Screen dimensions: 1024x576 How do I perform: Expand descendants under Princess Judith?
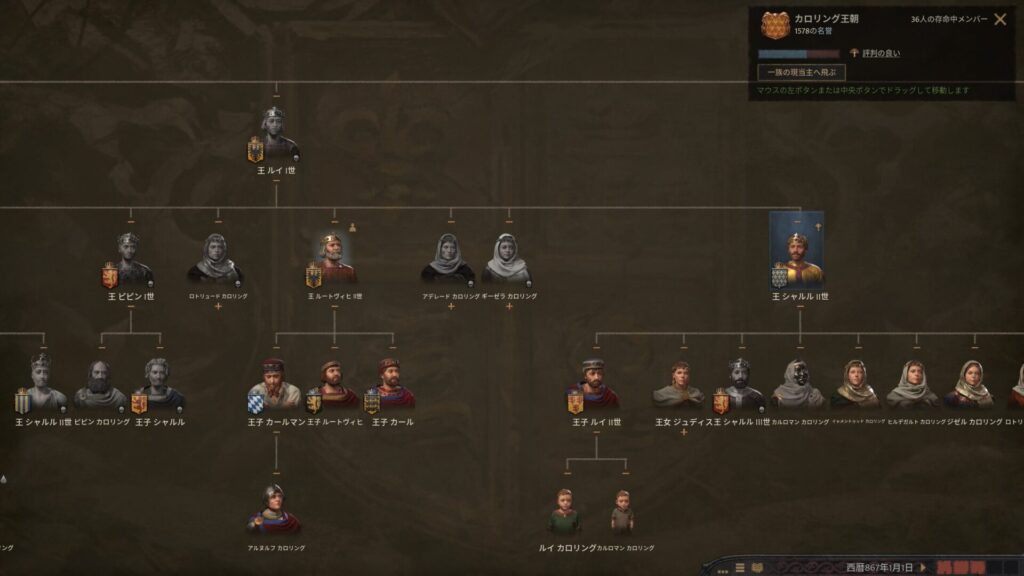pos(684,432)
